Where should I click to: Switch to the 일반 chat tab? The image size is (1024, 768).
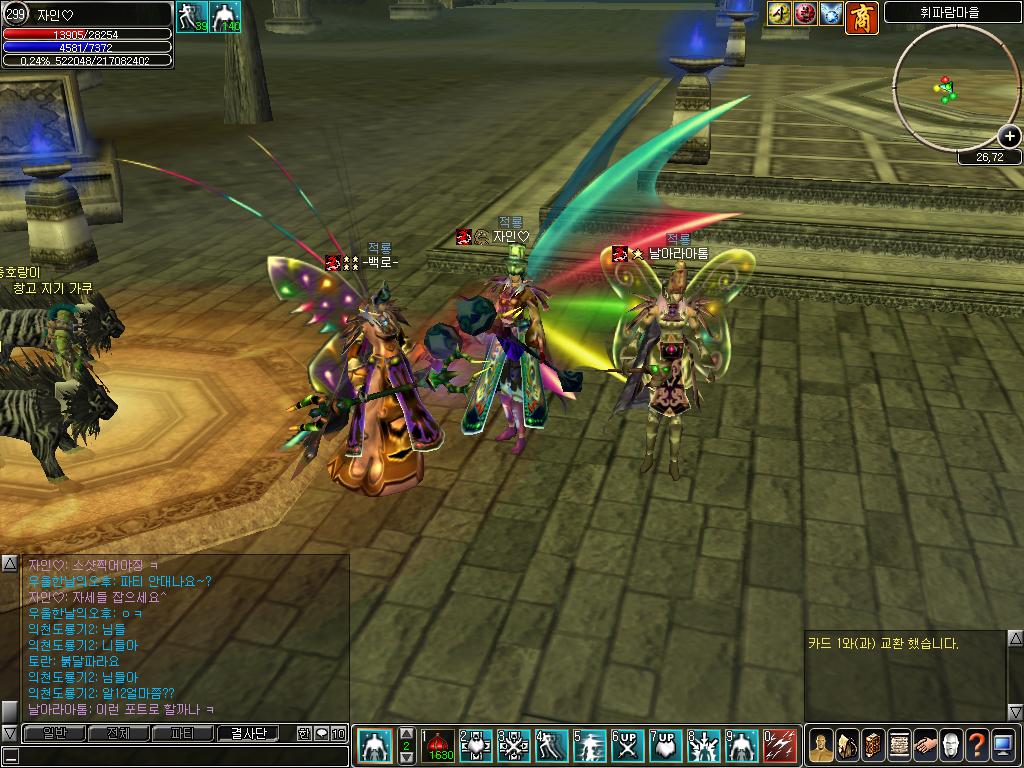(55, 733)
